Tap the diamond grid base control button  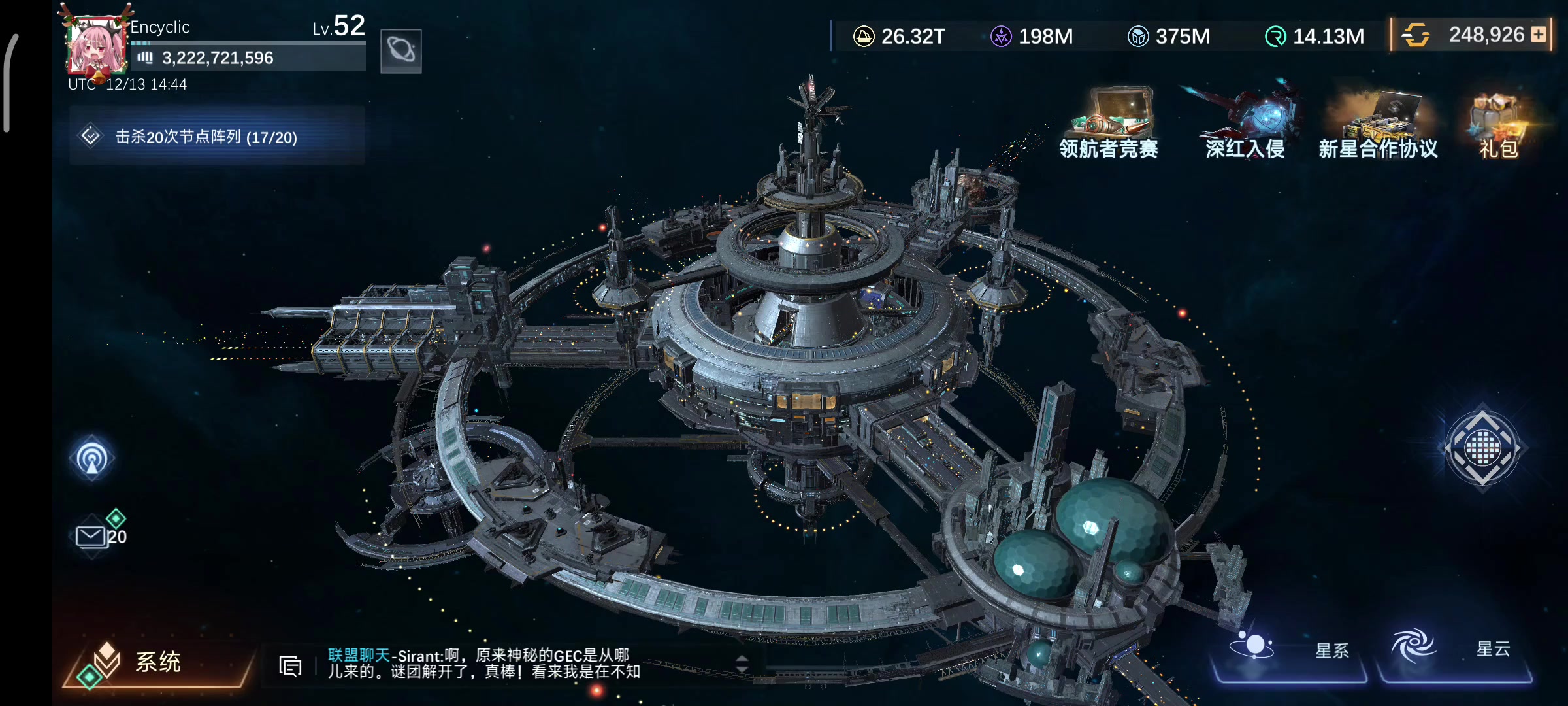point(1482,448)
